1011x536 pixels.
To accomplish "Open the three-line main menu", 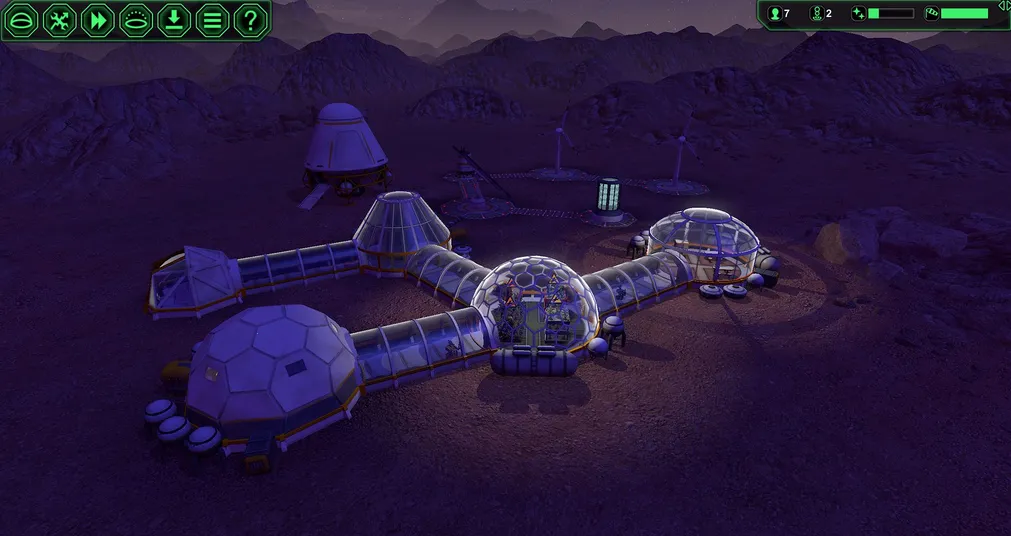I will pos(212,19).
